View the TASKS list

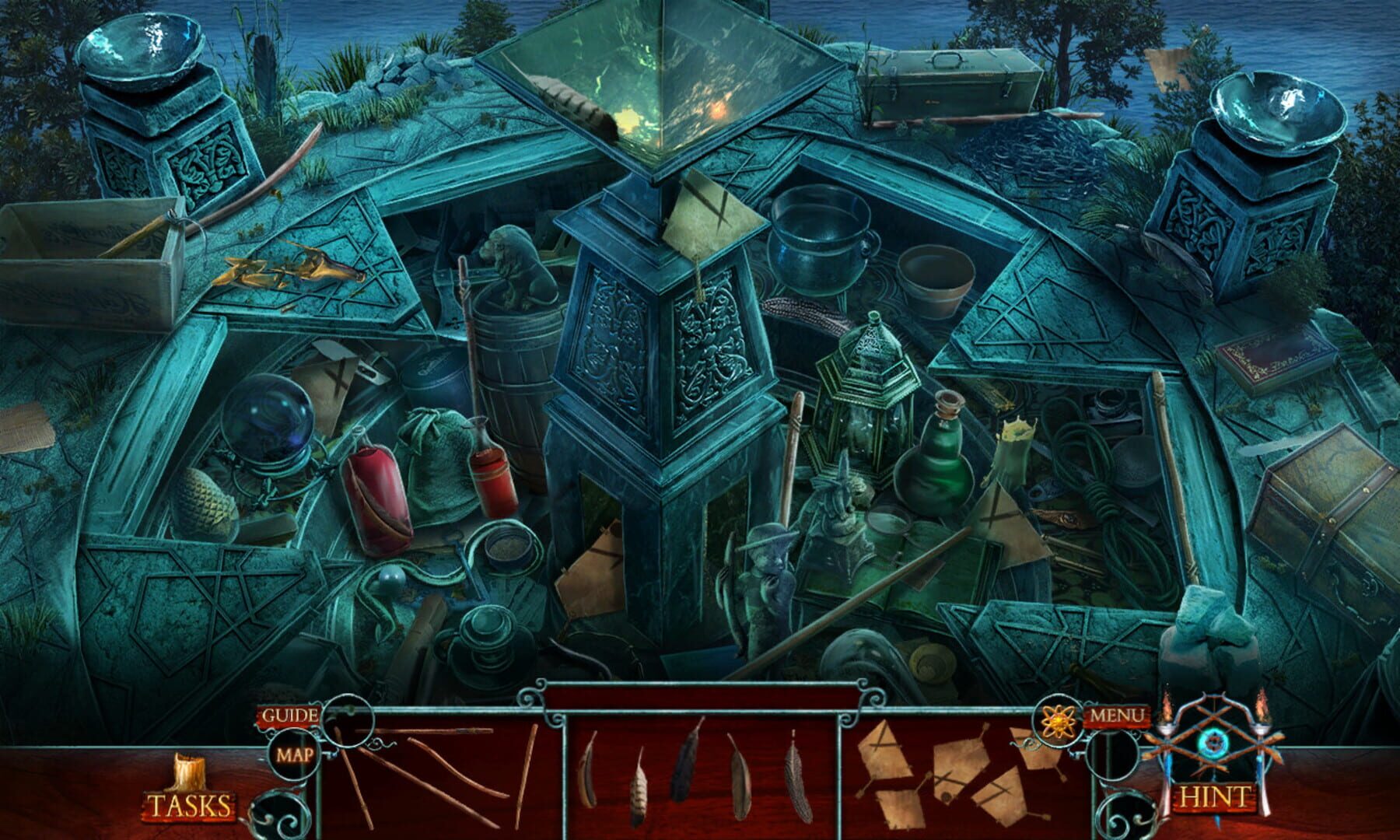pyautogui.click(x=189, y=805)
